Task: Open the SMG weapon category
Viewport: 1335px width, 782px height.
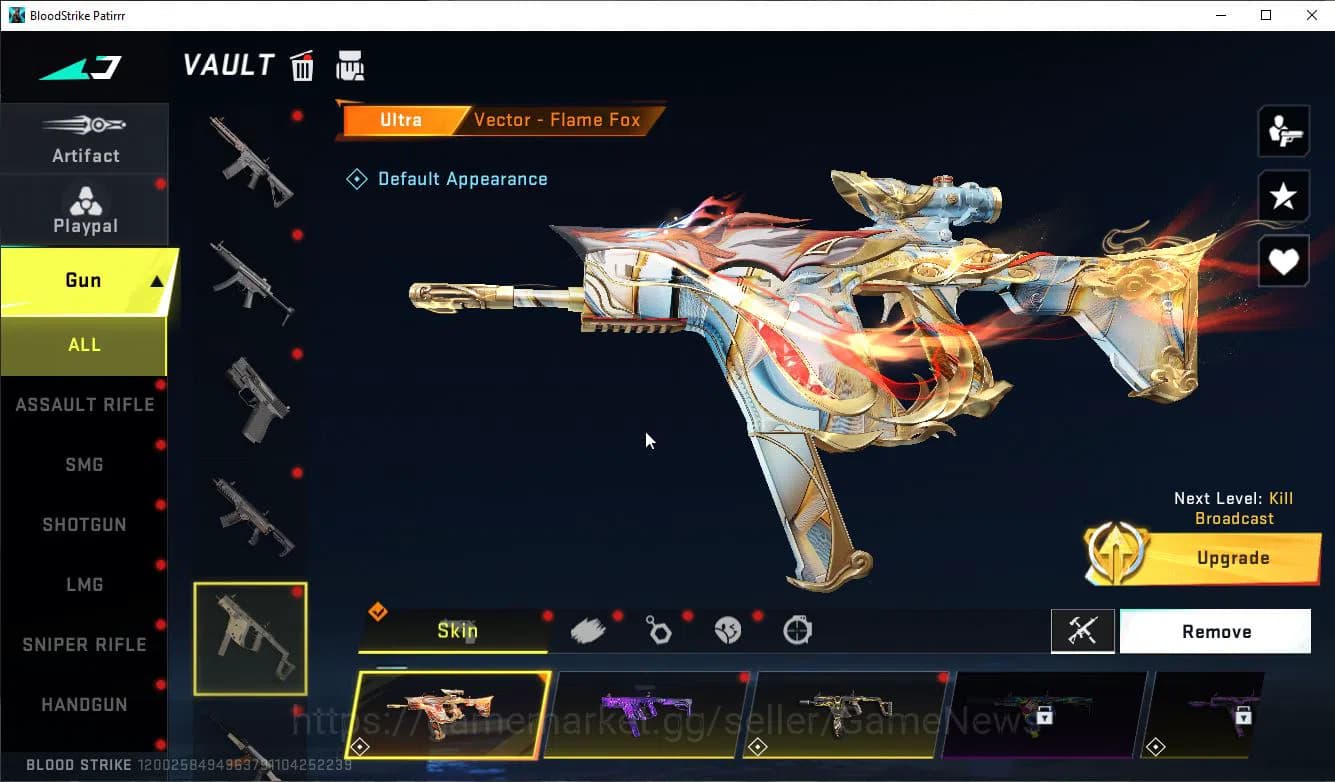Action: pyautogui.click(x=84, y=464)
